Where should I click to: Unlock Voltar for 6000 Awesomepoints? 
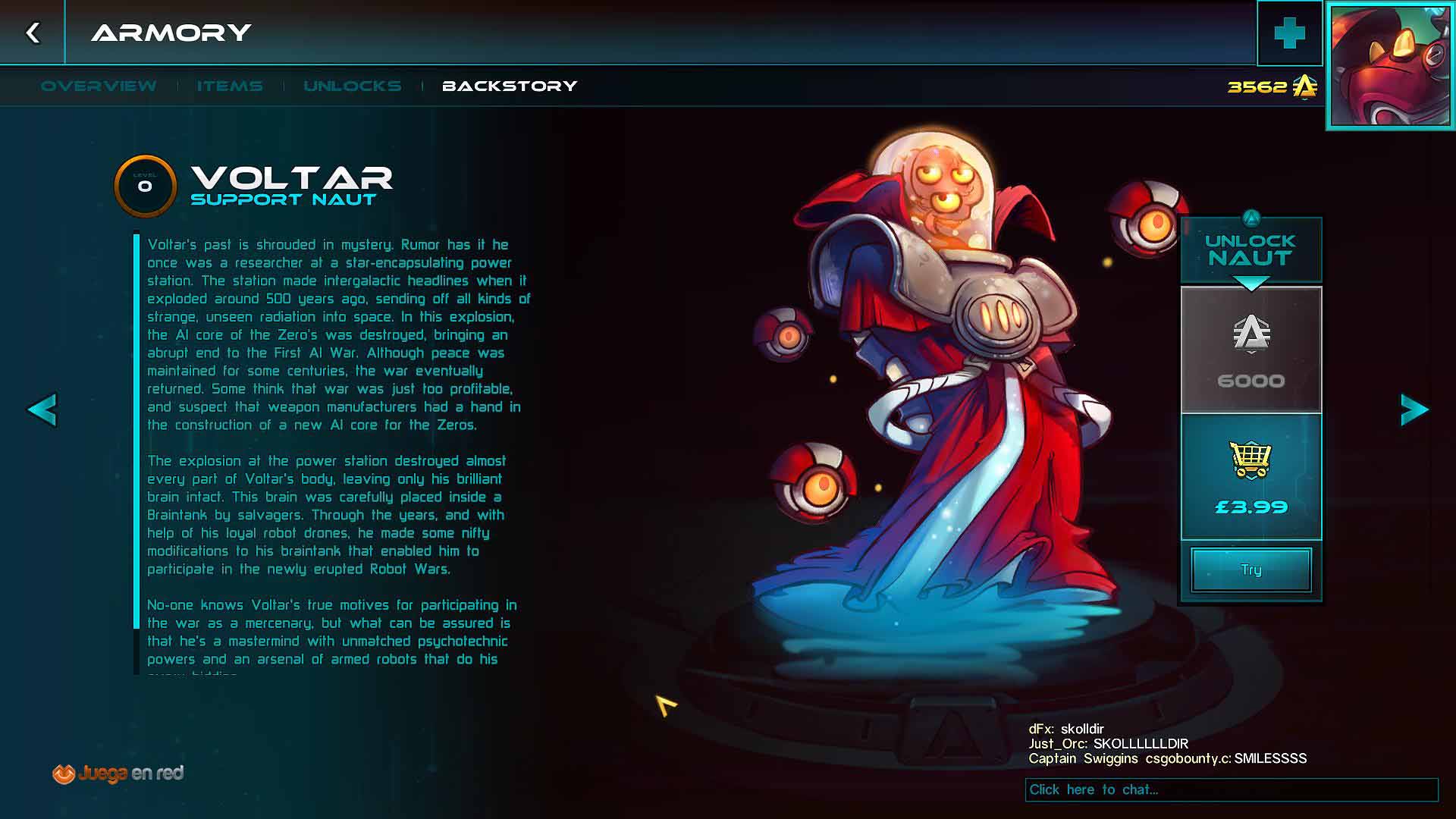pyautogui.click(x=1251, y=350)
